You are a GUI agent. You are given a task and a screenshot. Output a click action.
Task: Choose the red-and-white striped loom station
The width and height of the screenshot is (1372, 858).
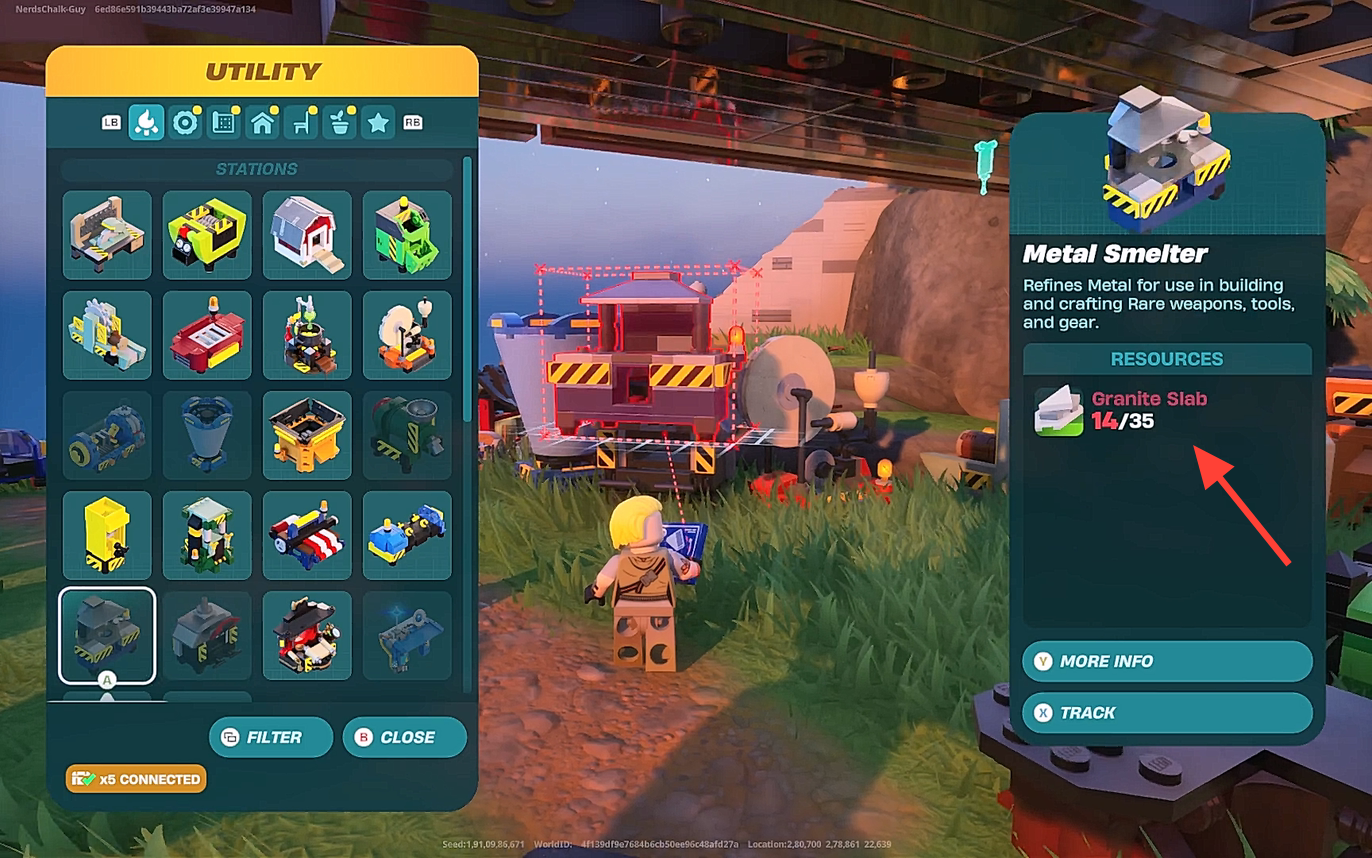coord(307,535)
